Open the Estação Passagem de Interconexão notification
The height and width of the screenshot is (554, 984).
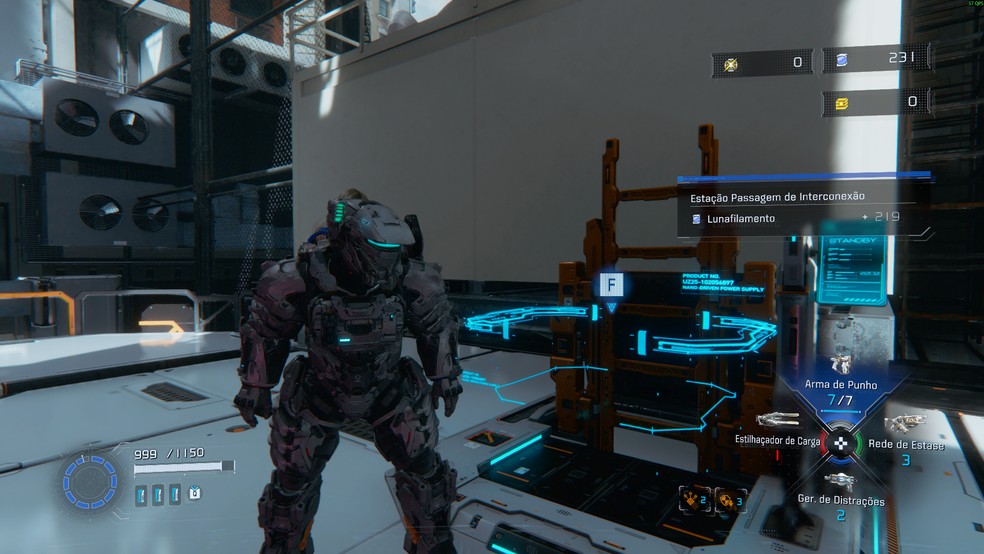pos(778,196)
